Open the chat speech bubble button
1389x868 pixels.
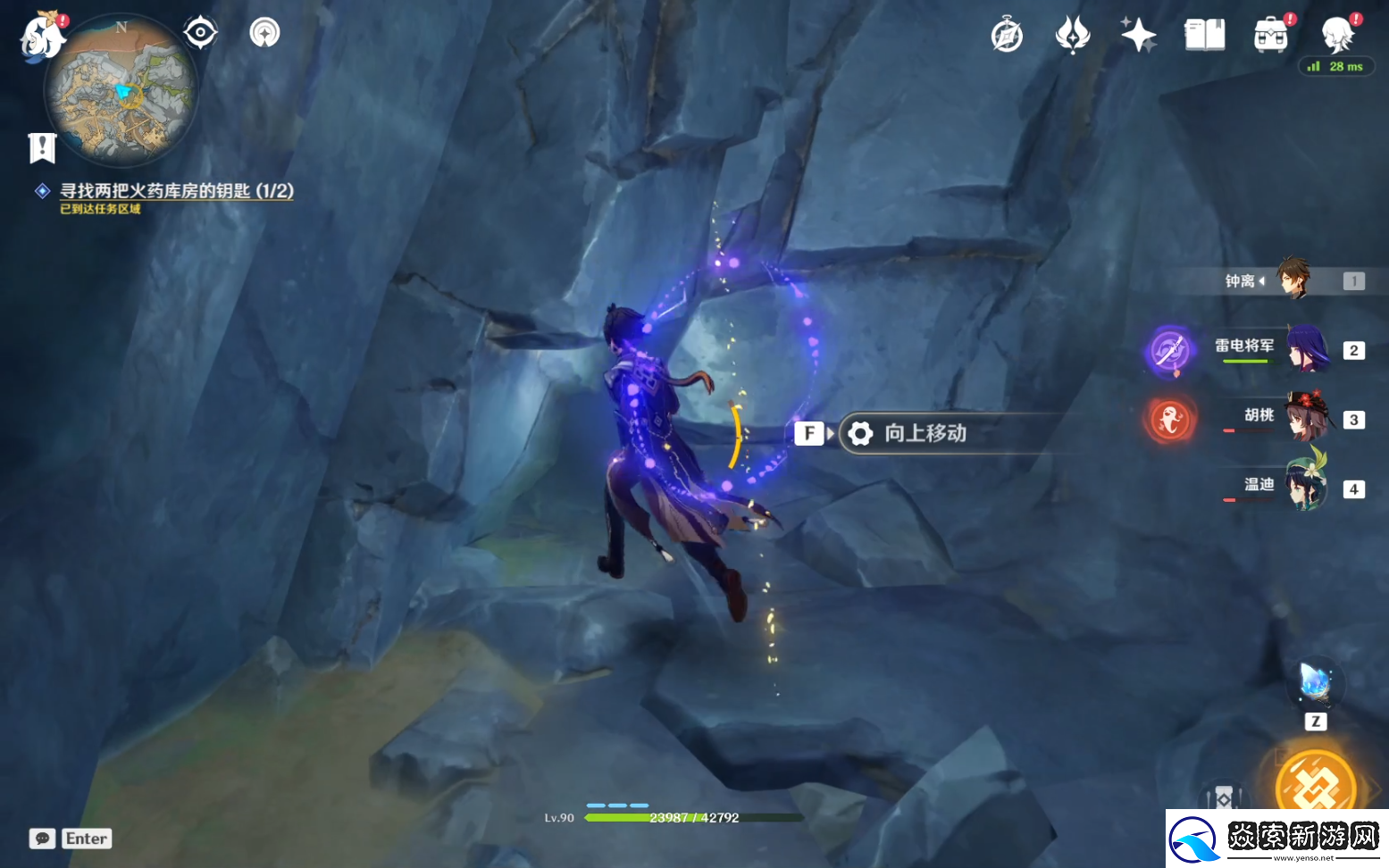coord(42,839)
